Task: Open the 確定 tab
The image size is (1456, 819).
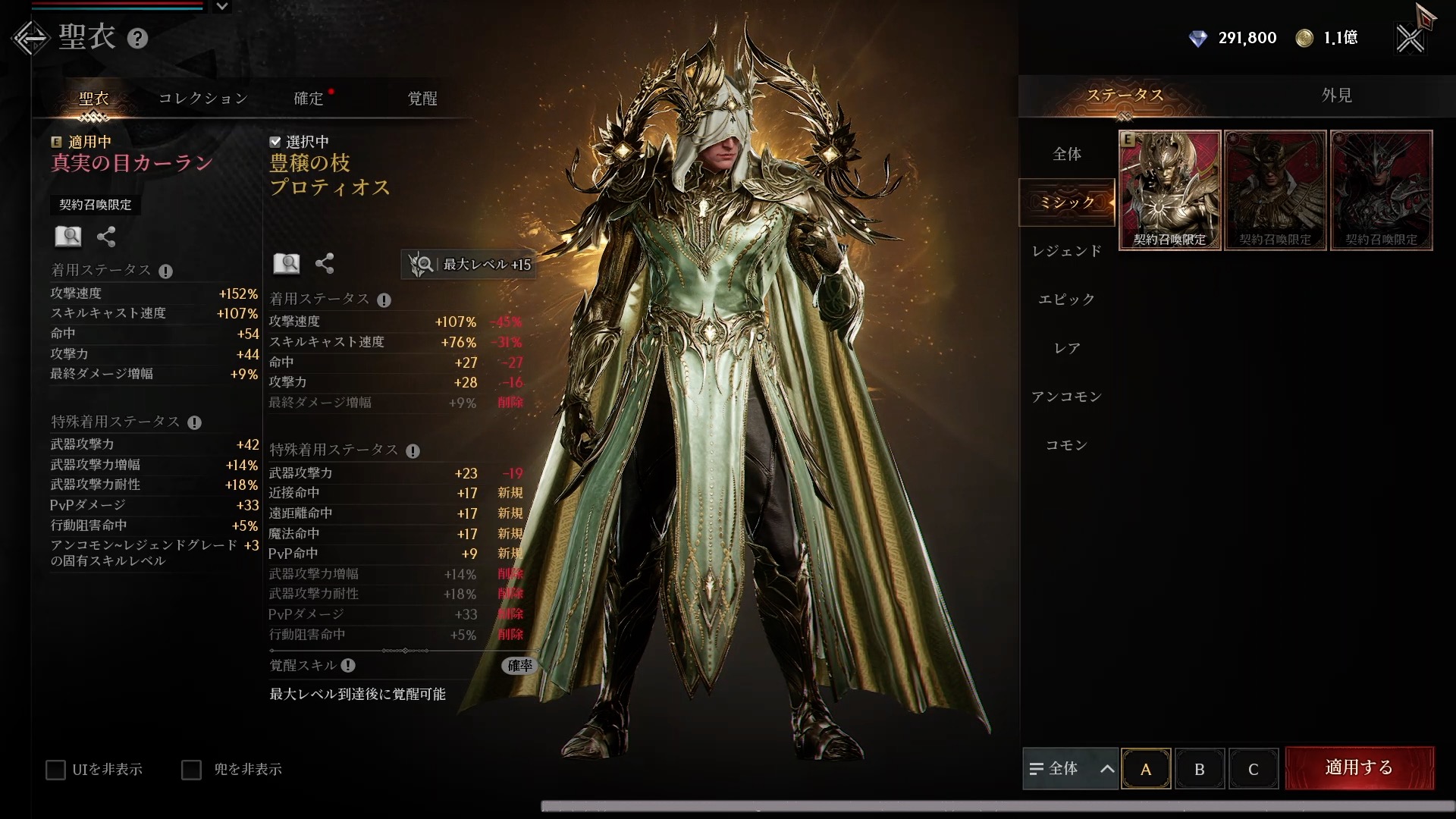Action: (309, 99)
